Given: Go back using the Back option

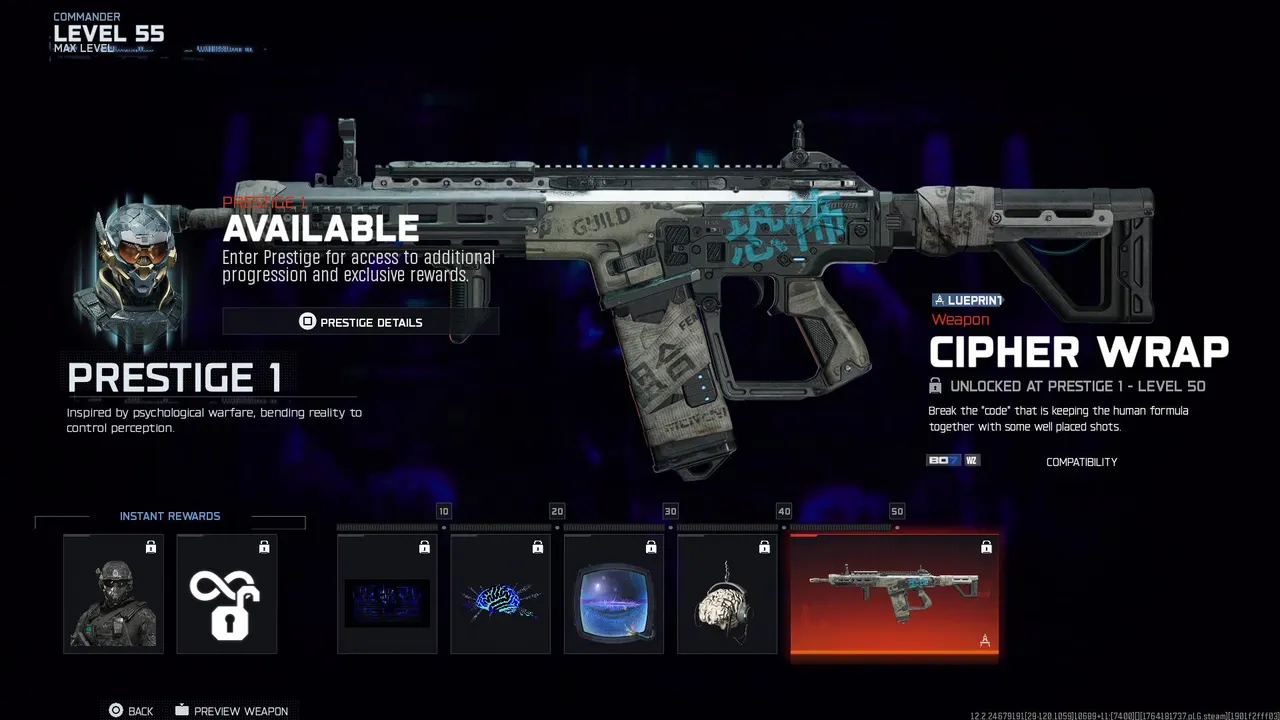Looking at the screenshot, I should pyautogui.click(x=131, y=711).
